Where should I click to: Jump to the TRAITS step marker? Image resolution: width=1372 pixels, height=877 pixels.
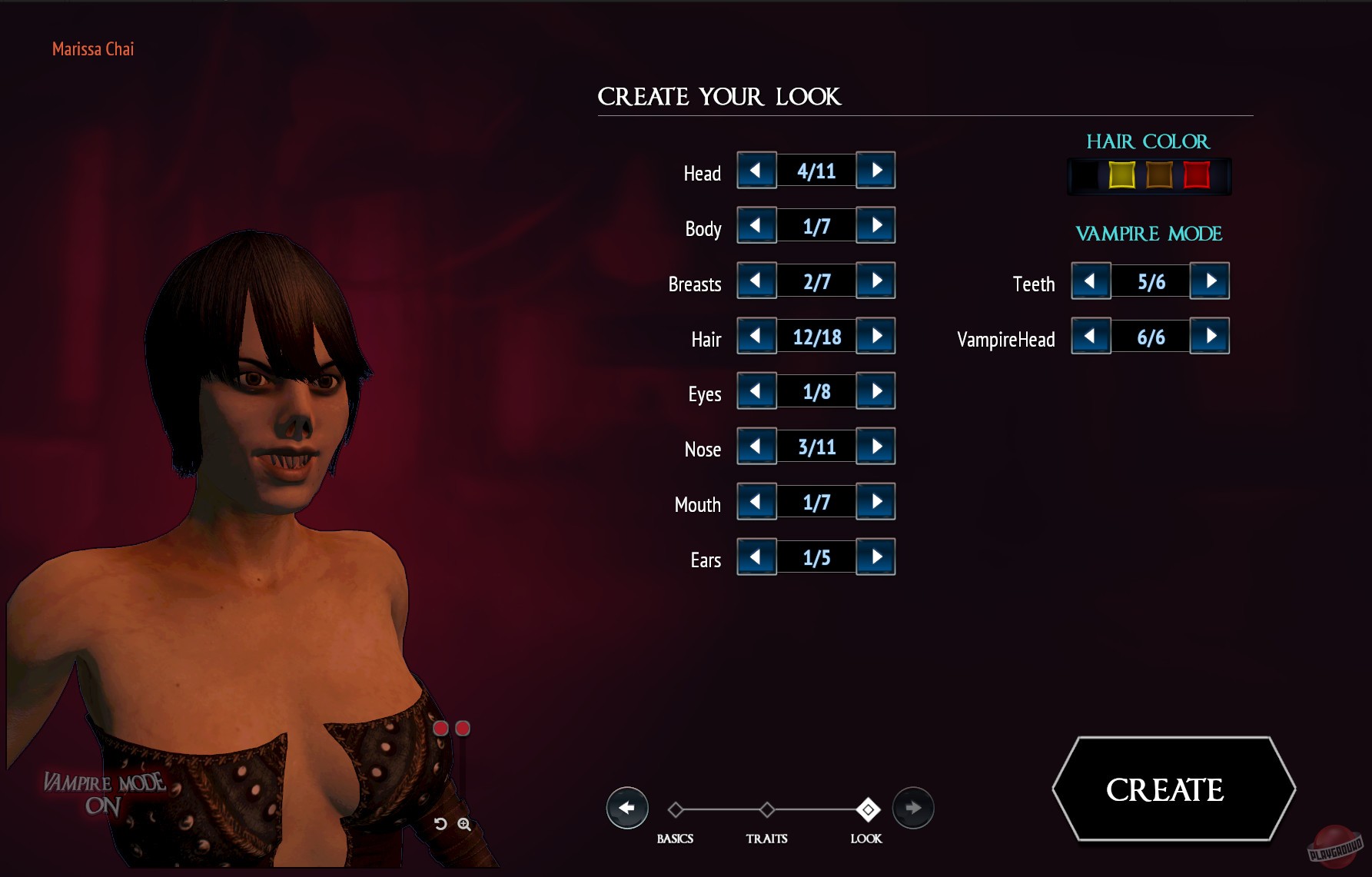click(x=767, y=809)
